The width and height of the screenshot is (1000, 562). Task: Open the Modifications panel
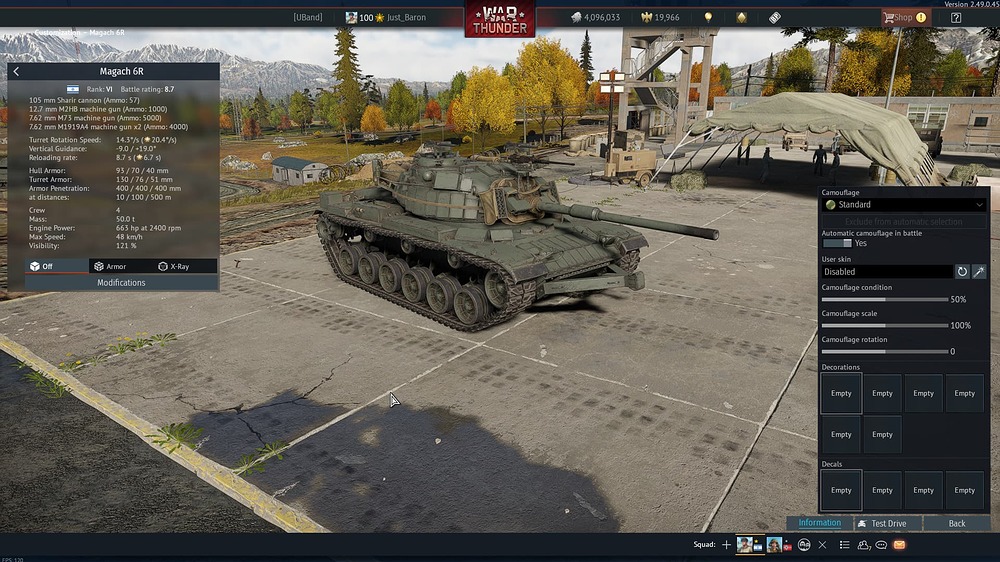[121, 283]
